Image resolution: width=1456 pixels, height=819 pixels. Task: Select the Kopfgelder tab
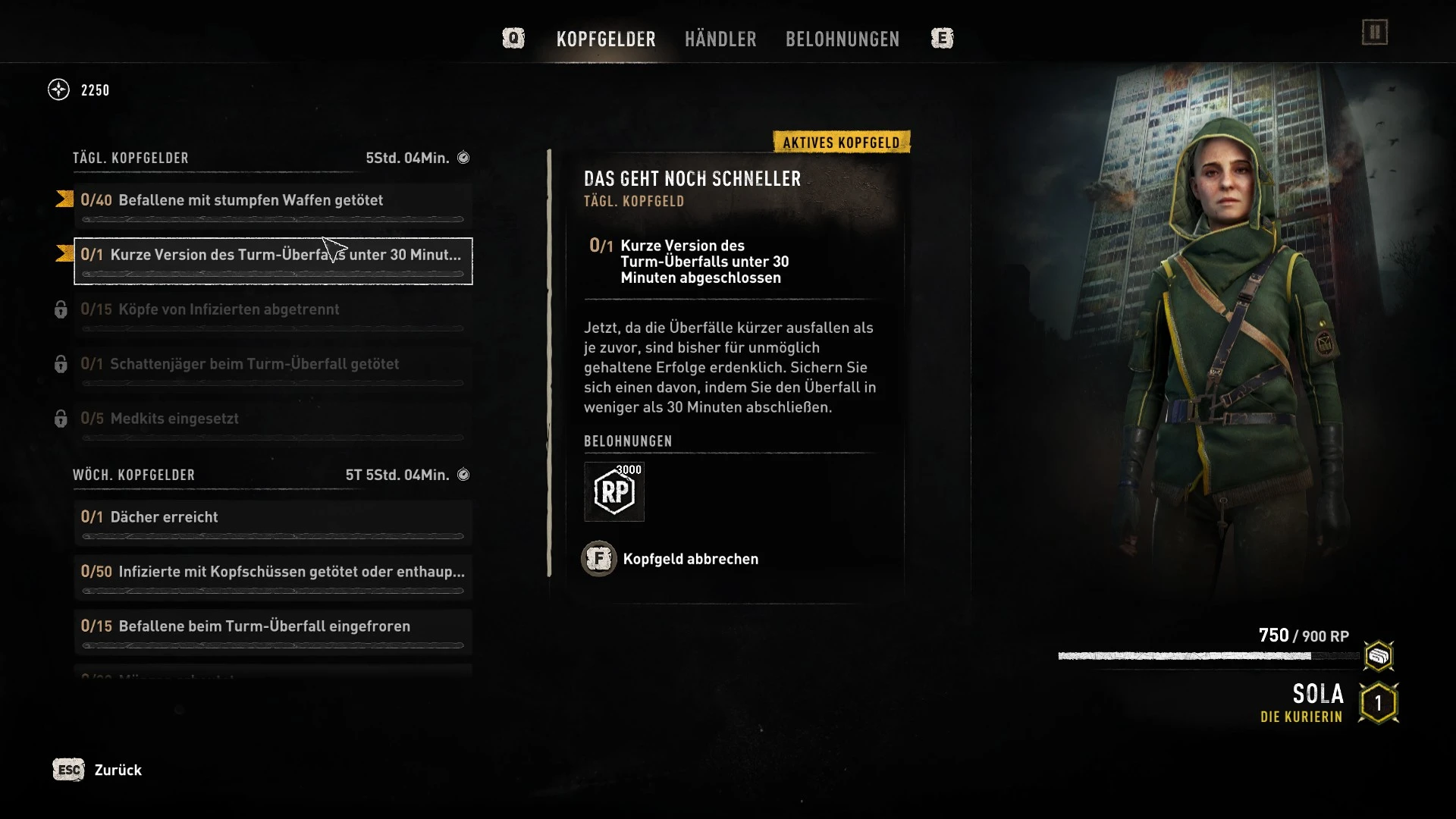(x=606, y=39)
